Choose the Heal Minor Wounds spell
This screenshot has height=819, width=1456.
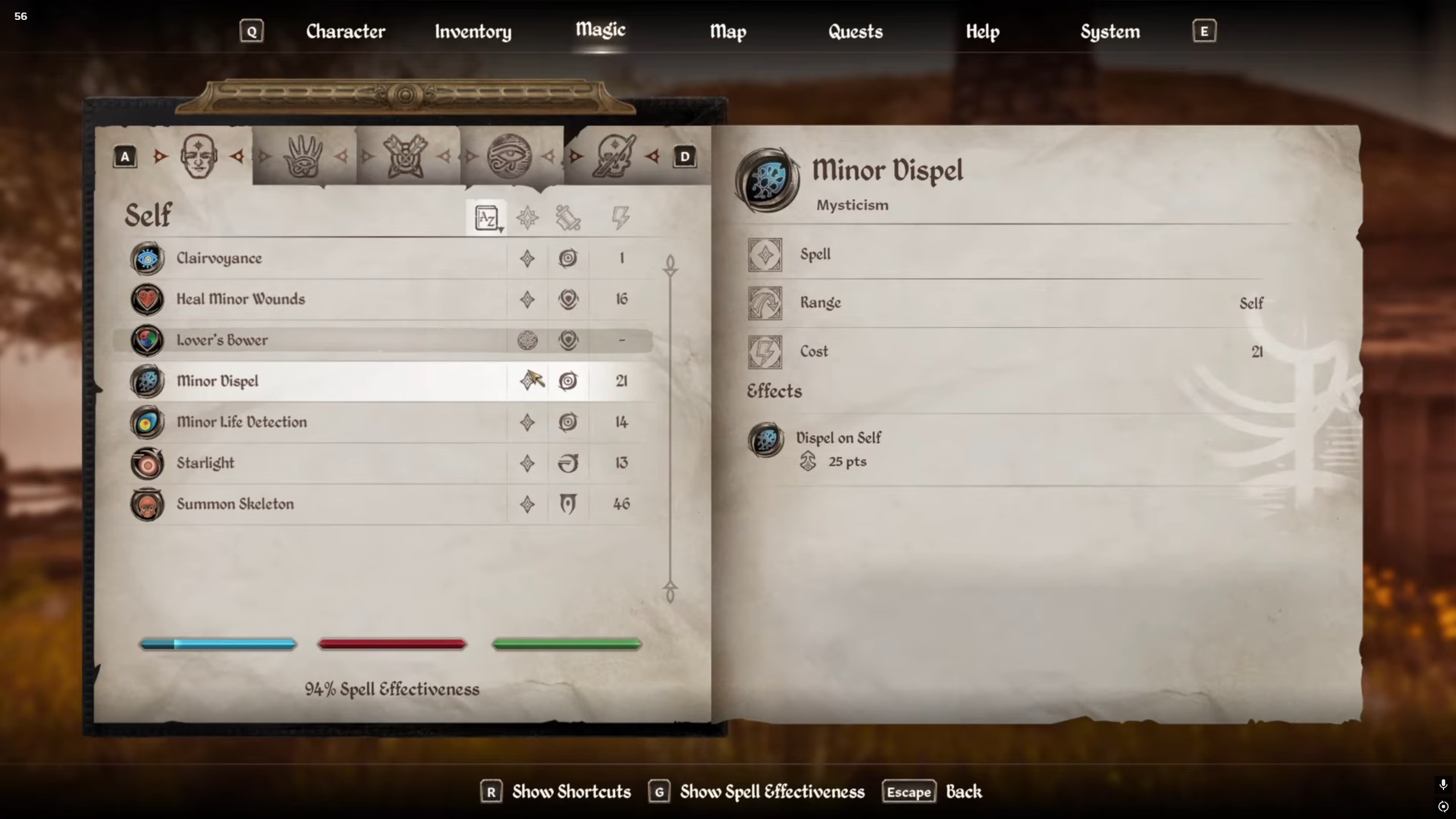(241, 299)
